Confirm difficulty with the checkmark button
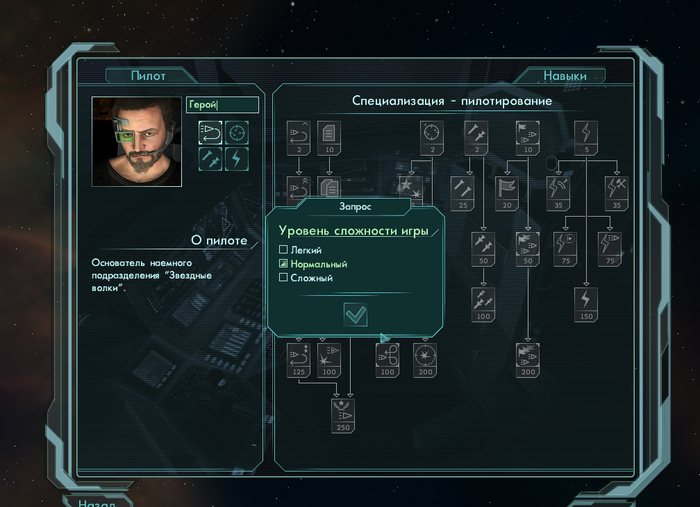Viewport: 700px width, 507px height. 355,314
